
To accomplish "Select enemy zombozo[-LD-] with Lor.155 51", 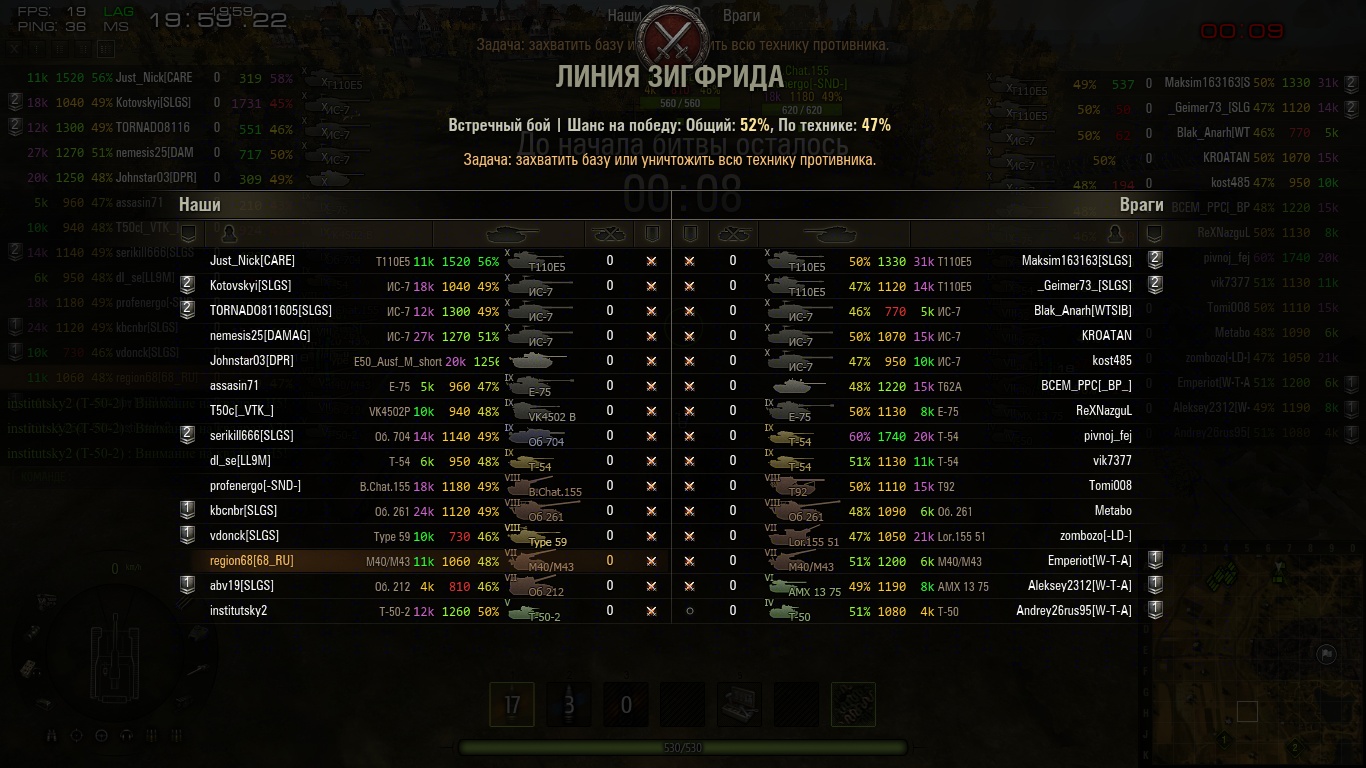I will 1095,536.
